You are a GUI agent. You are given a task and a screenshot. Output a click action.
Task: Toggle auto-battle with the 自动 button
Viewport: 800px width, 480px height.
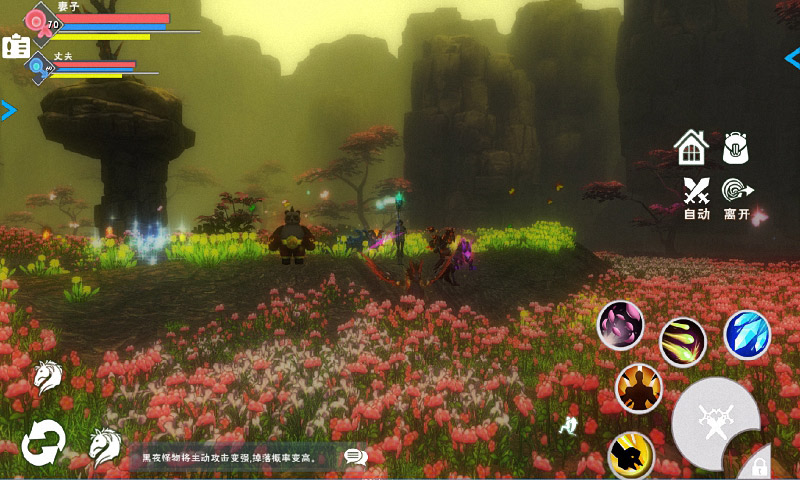696,196
